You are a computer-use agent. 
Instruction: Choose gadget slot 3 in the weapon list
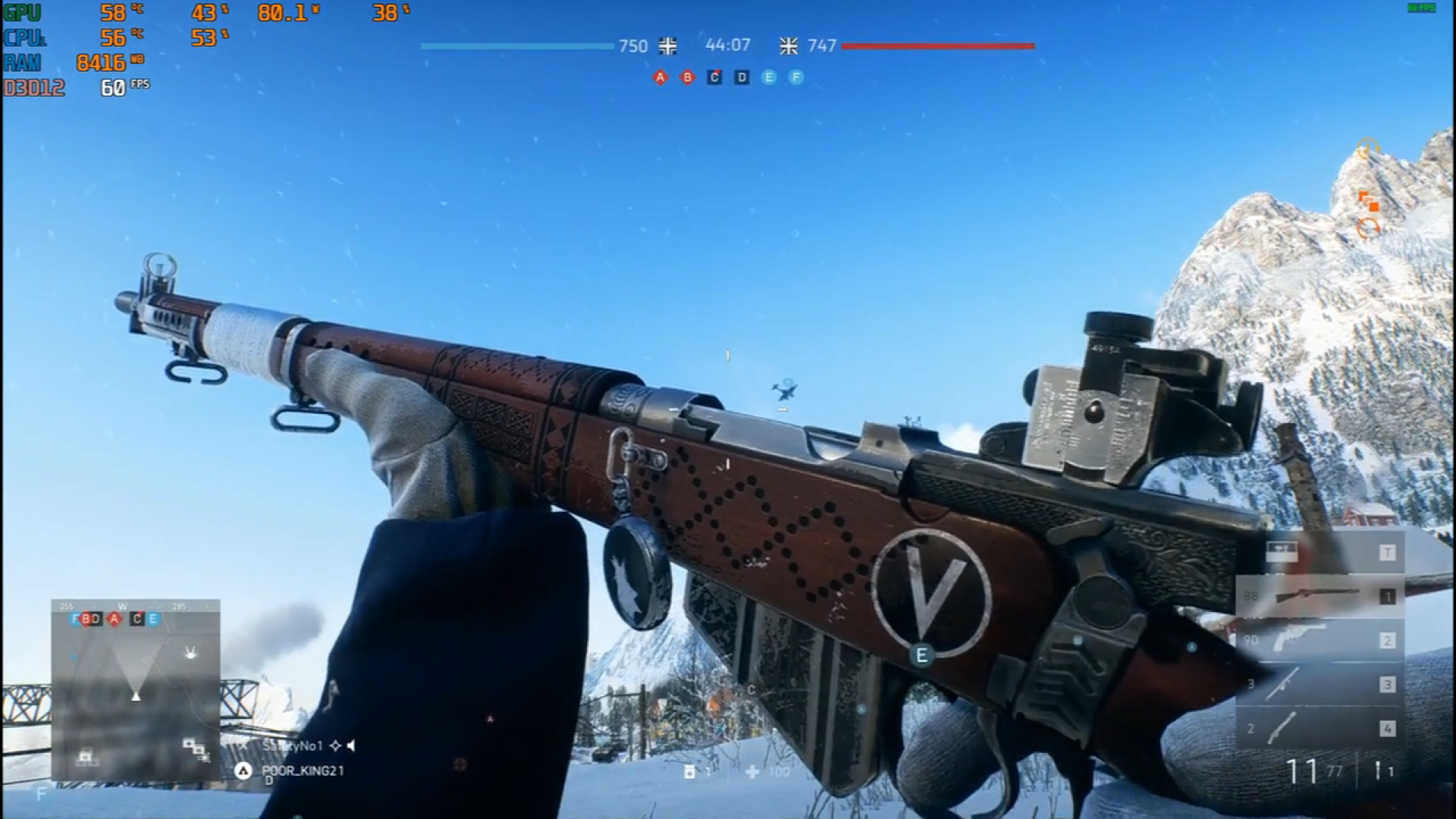tap(1319, 684)
